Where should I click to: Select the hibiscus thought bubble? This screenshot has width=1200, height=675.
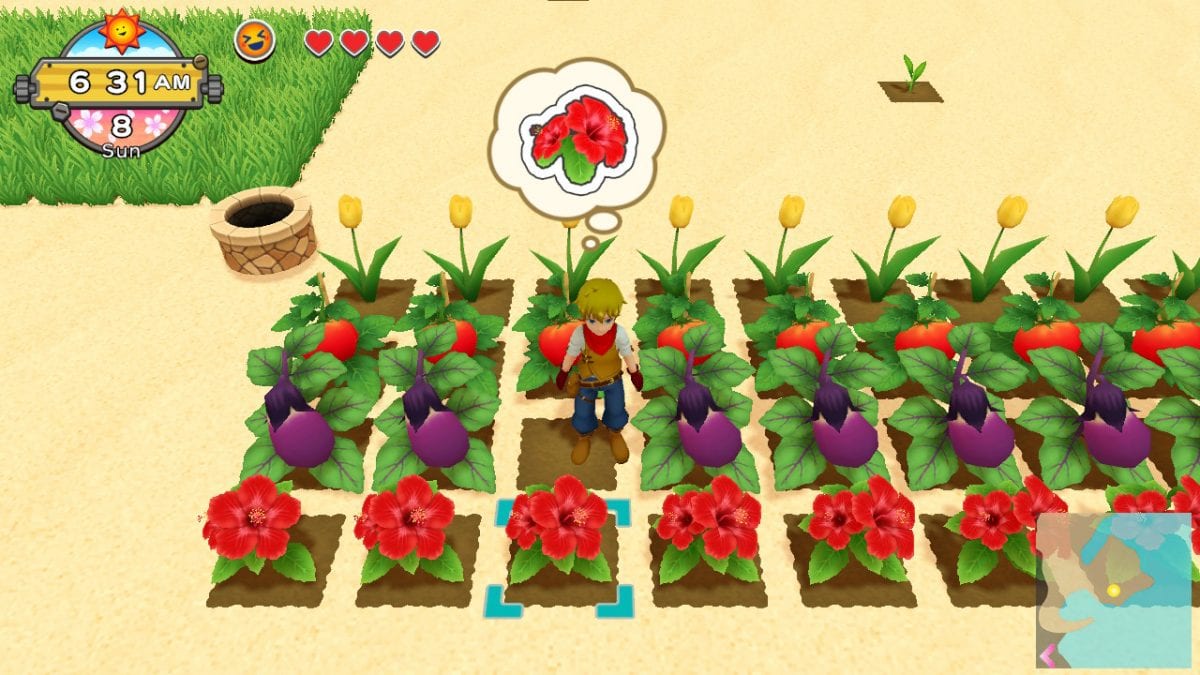[x=576, y=139]
